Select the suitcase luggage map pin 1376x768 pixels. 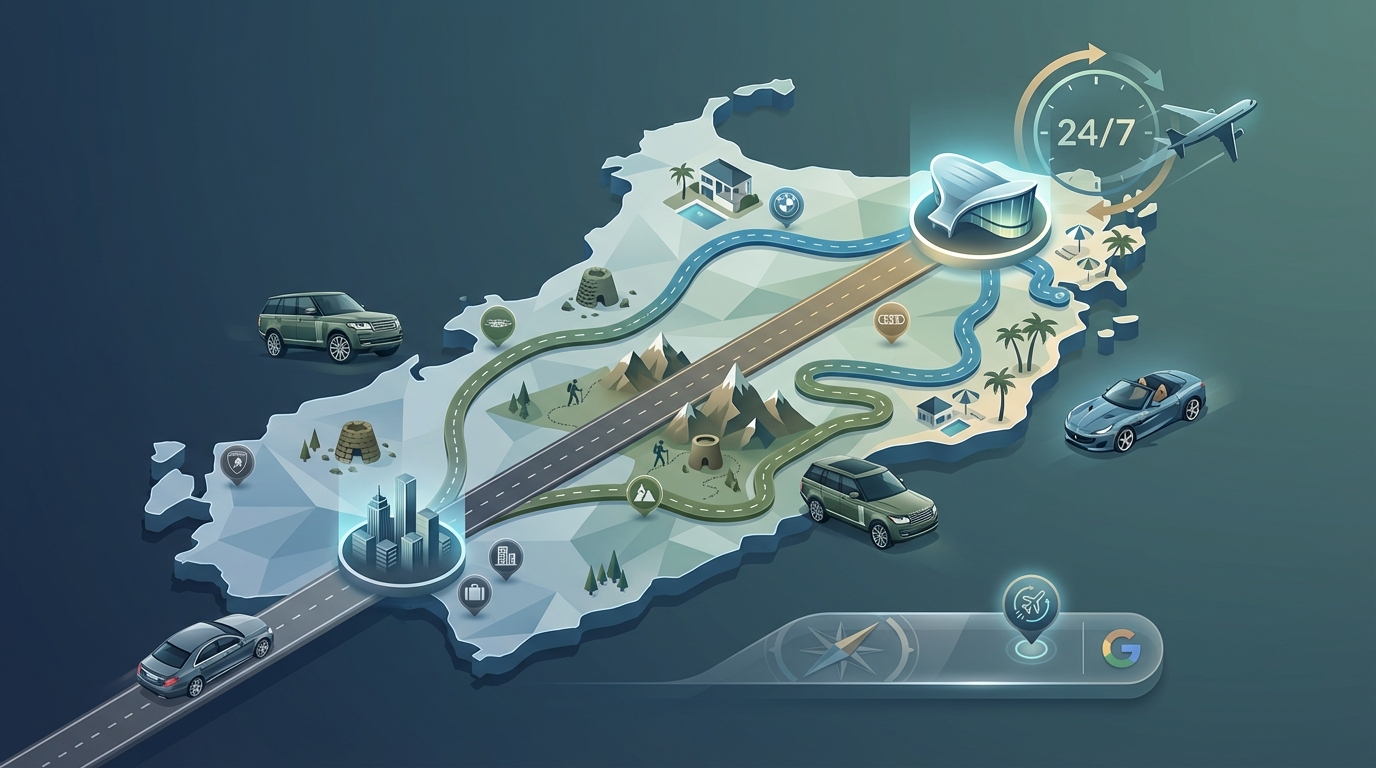474,594
